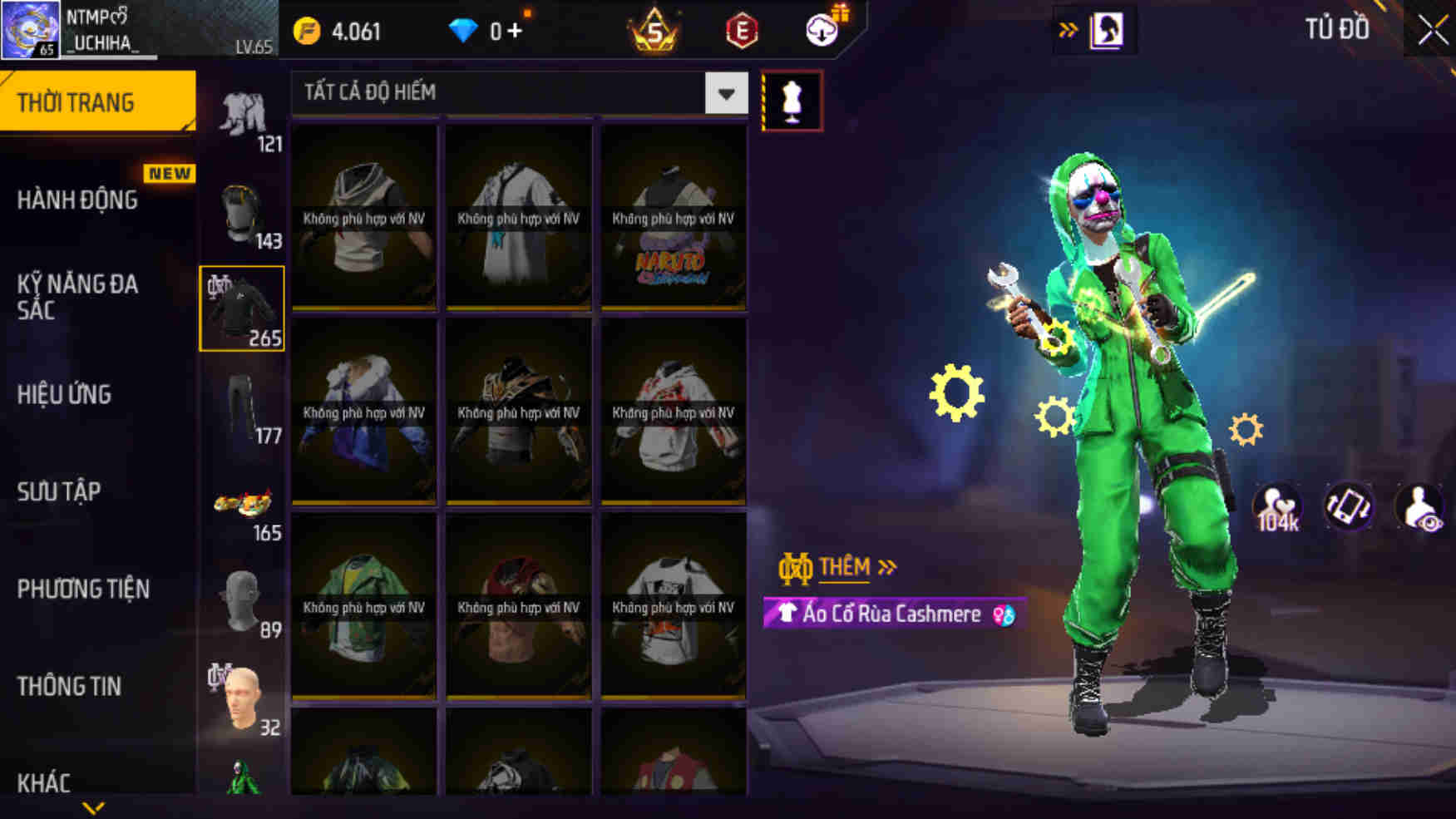Click the diamond currency icon
The height and width of the screenshot is (819, 1456).
[x=462, y=30]
